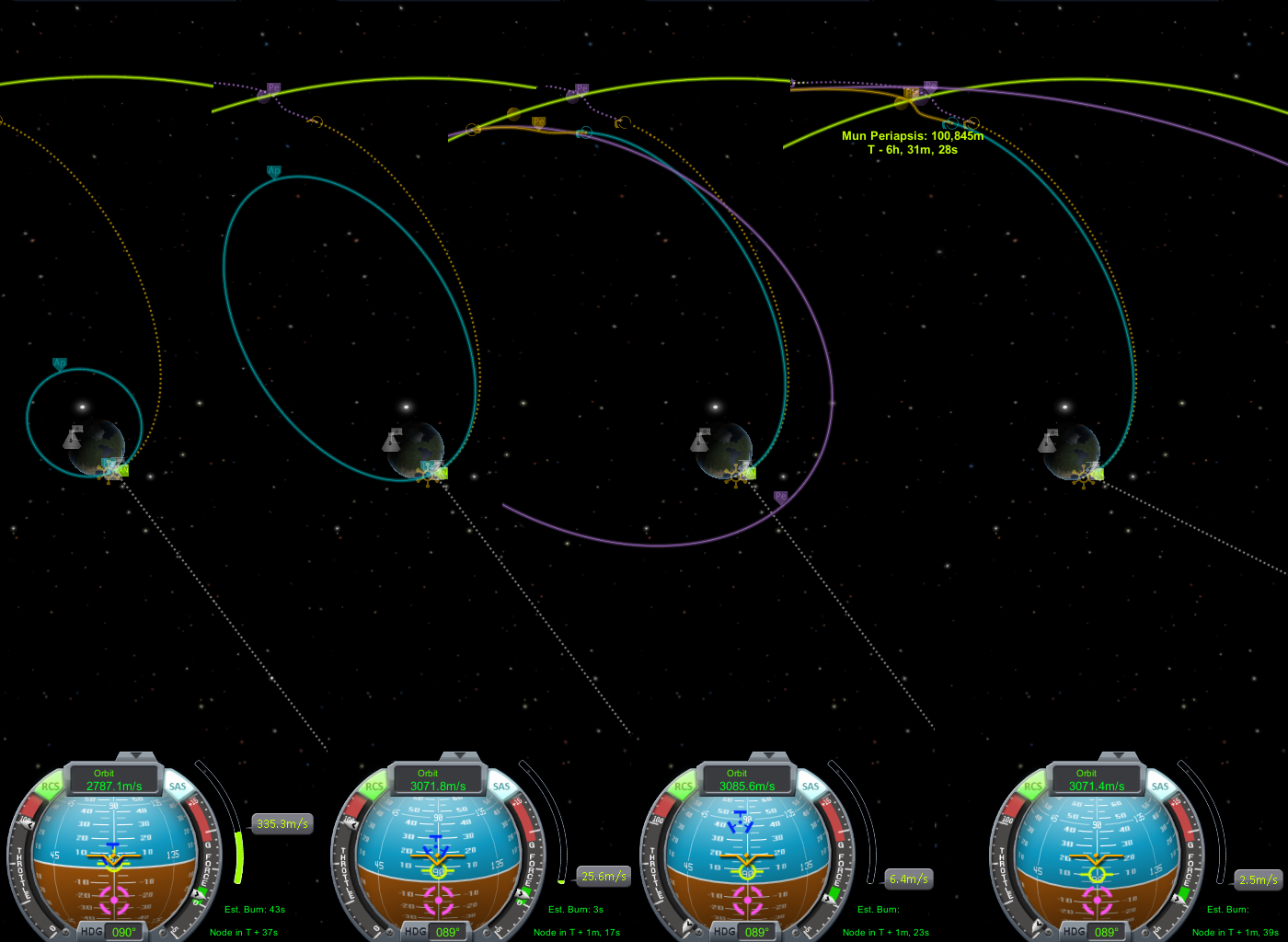Toggle speed mode on the 2787.1m/s Orbit readout
This screenshot has height=942, width=1288.
(114, 780)
